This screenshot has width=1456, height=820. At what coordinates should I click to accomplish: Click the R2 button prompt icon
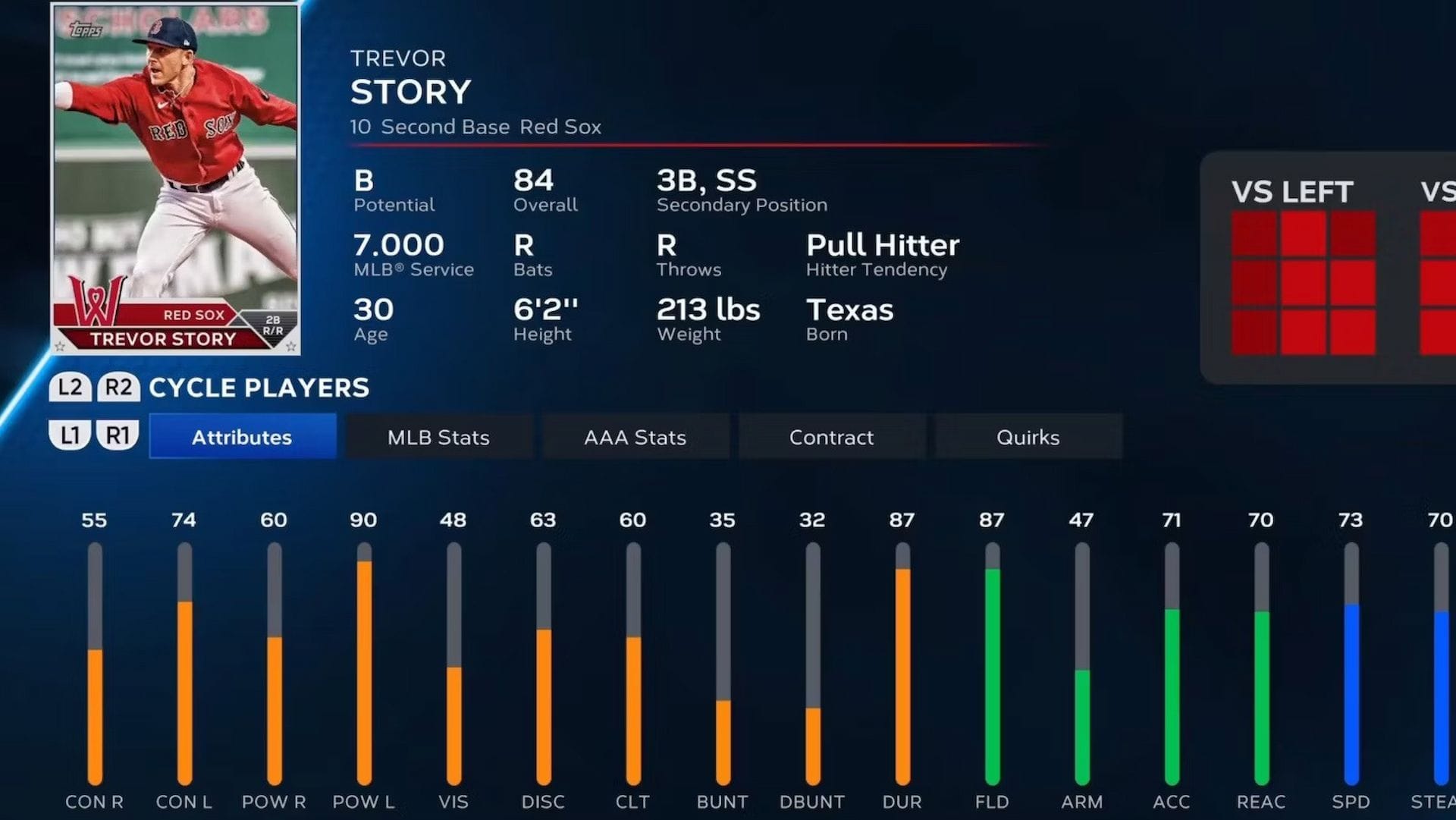(x=120, y=388)
